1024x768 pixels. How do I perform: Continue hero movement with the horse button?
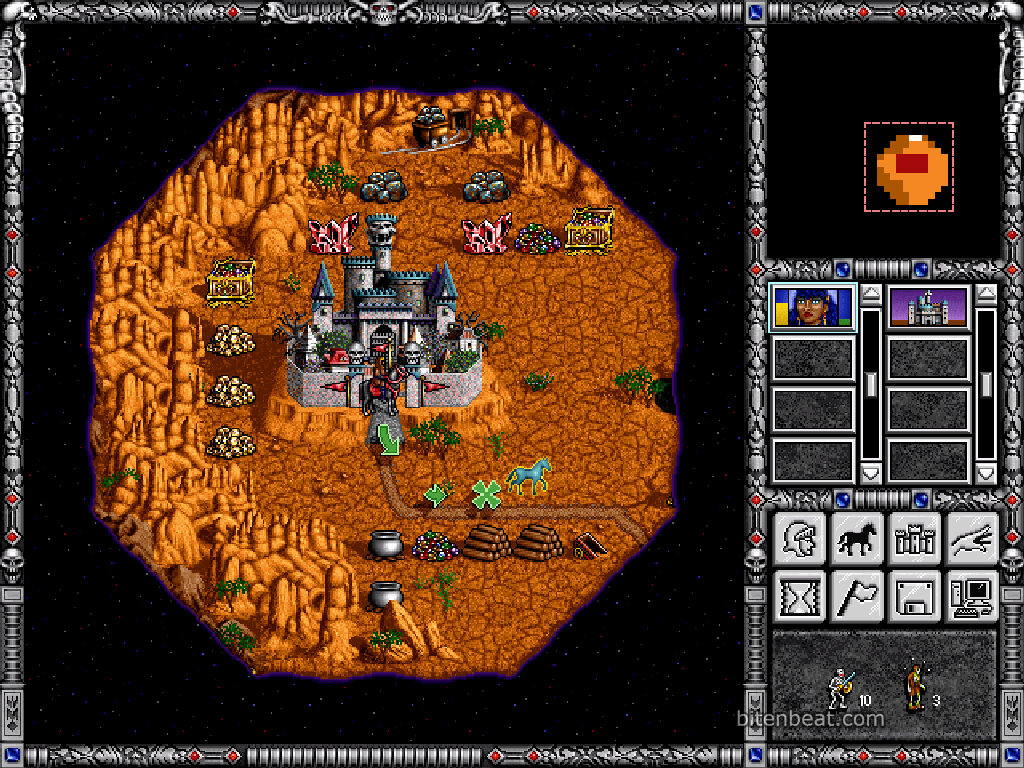pos(857,539)
